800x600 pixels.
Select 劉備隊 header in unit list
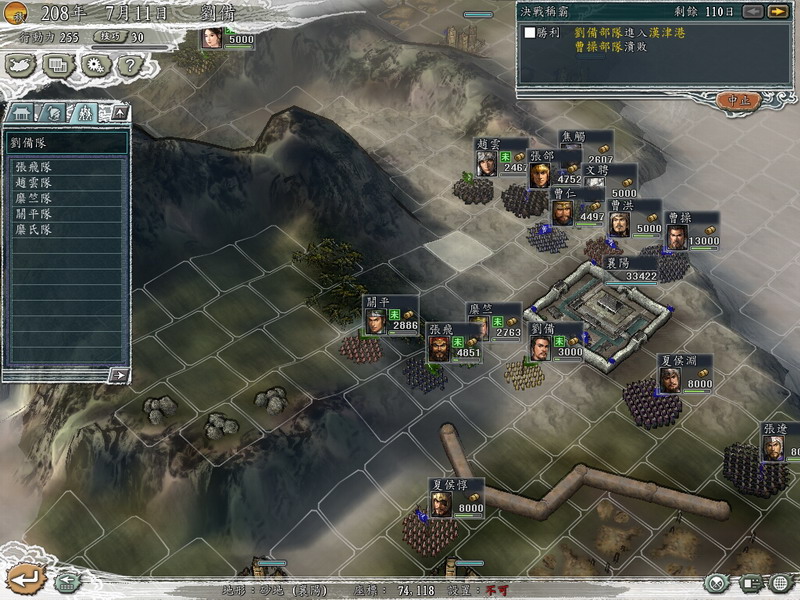click(x=66, y=142)
